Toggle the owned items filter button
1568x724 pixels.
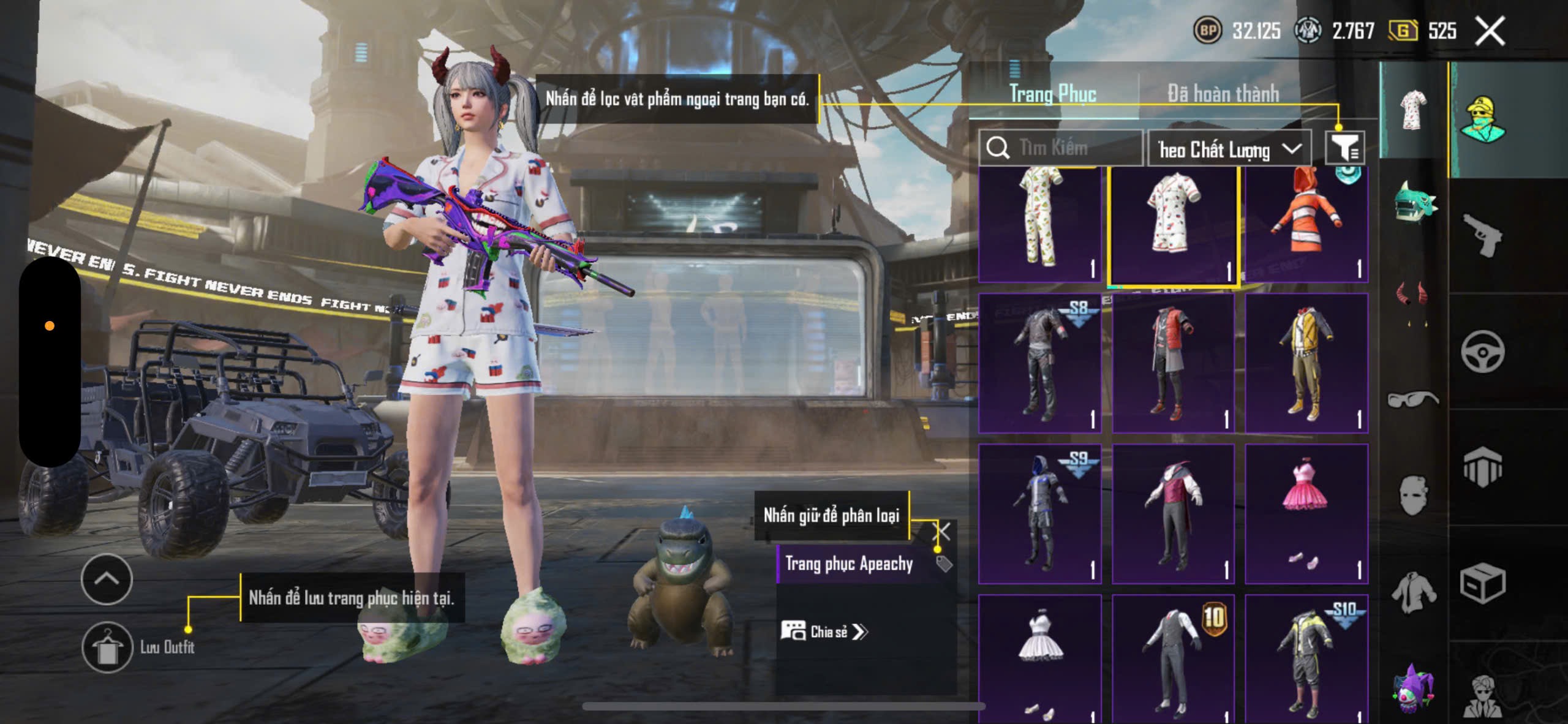click(1344, 148)
